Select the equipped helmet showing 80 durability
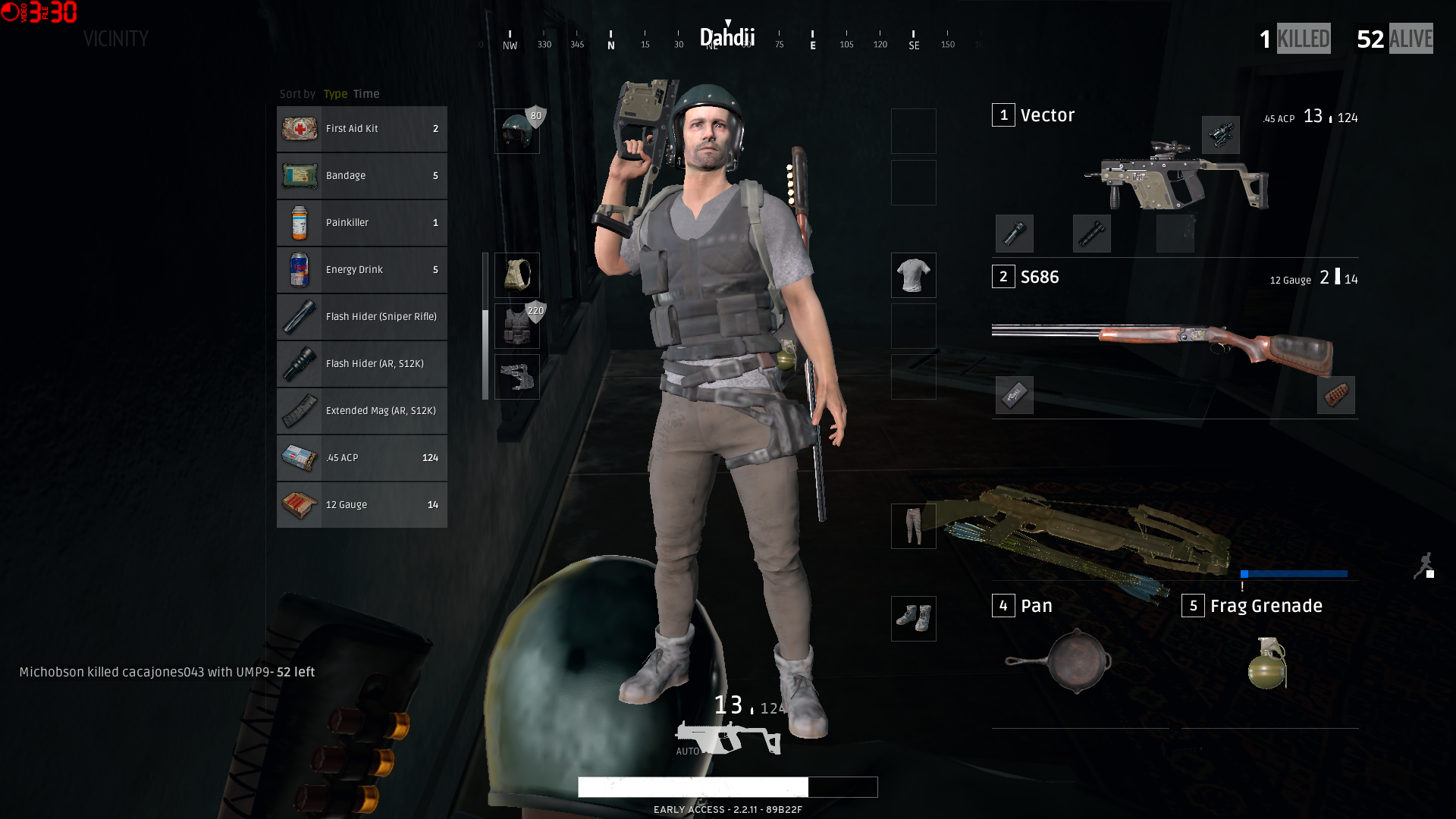This screenshot has height=819, width=1456. 516,129
